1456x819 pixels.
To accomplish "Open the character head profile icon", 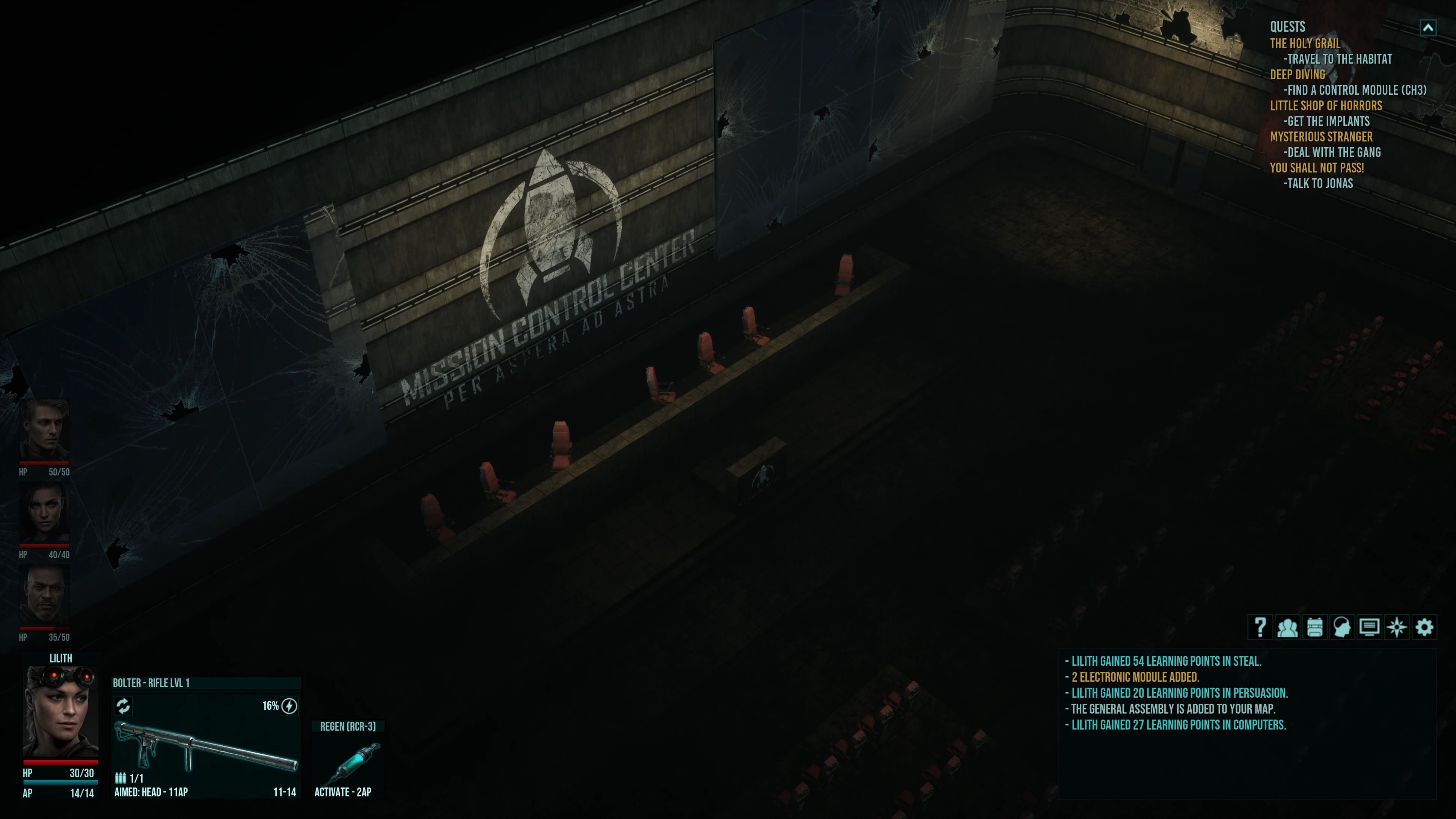I will (1342, 627).
